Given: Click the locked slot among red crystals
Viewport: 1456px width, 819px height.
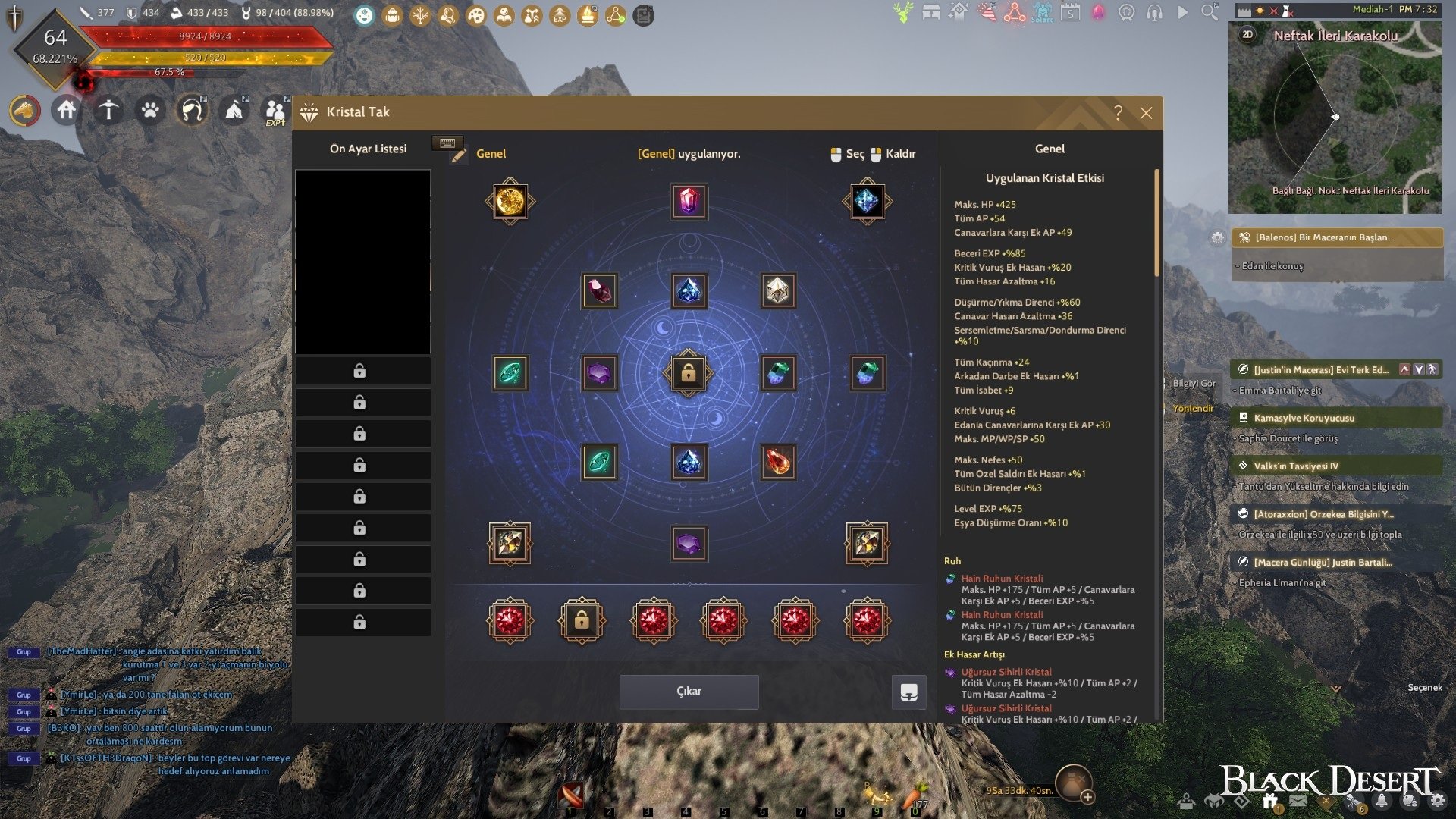Looking at the screenshot, I should [582, 621].
